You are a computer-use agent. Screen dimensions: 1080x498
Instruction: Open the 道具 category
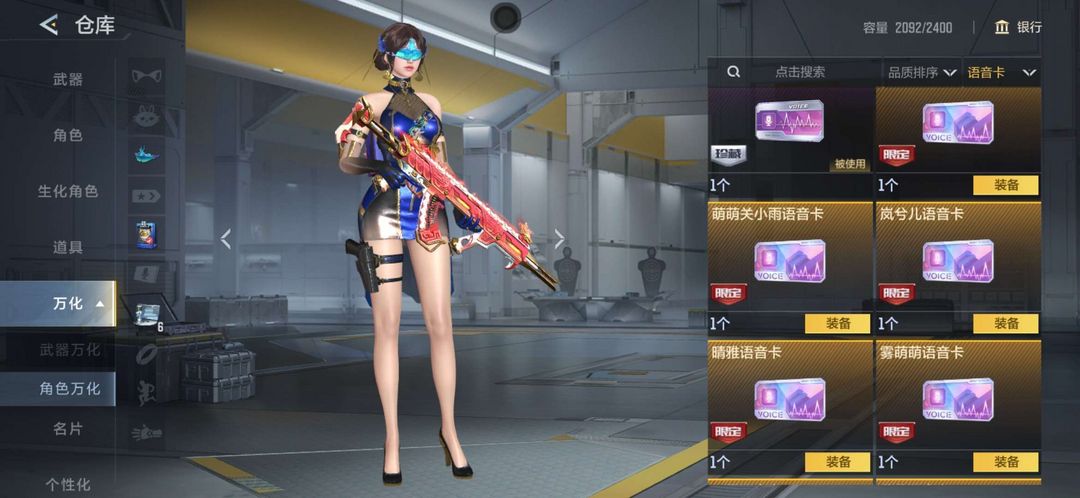coord(68,247)
